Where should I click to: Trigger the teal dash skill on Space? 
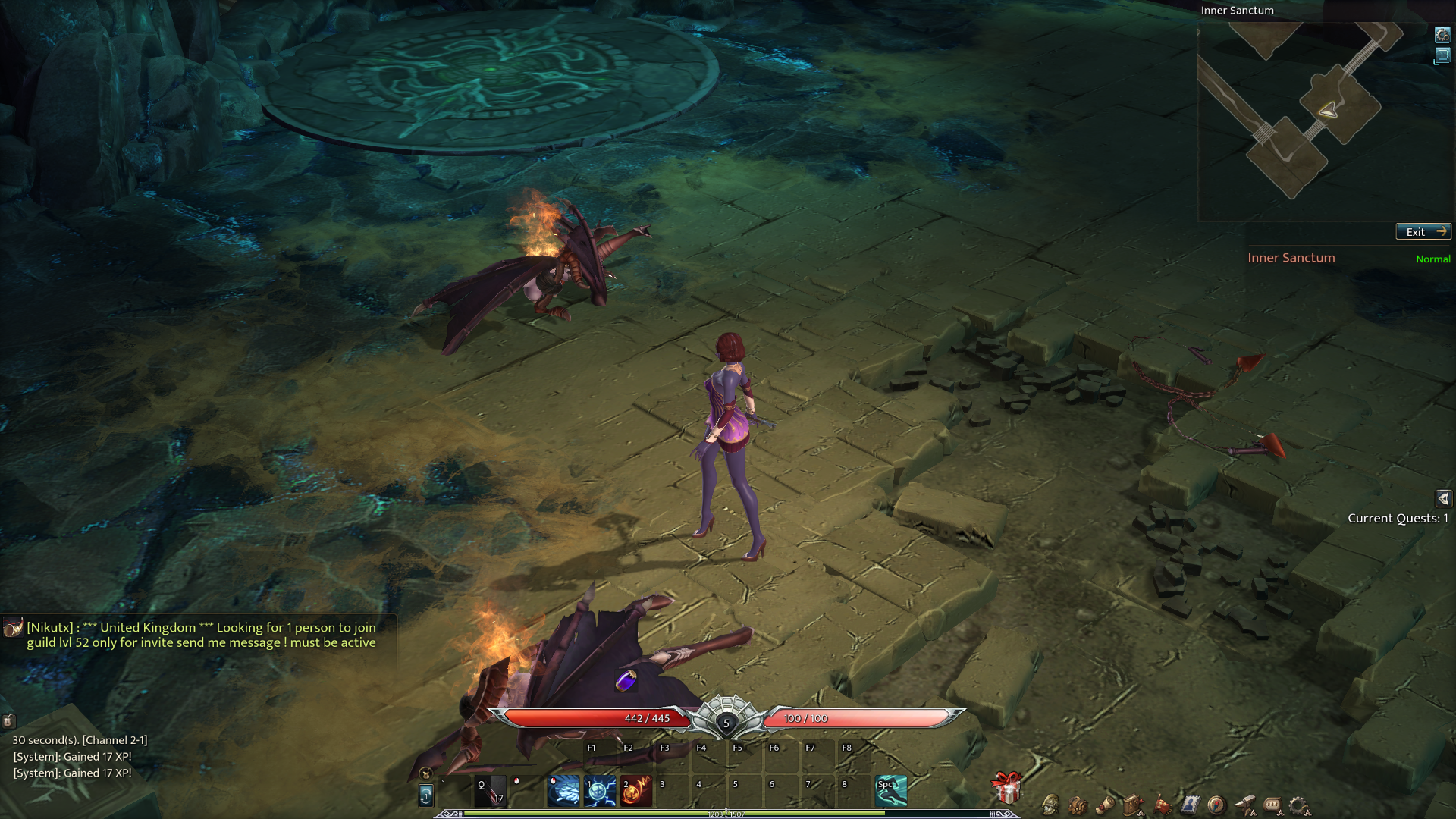[891, 791]
